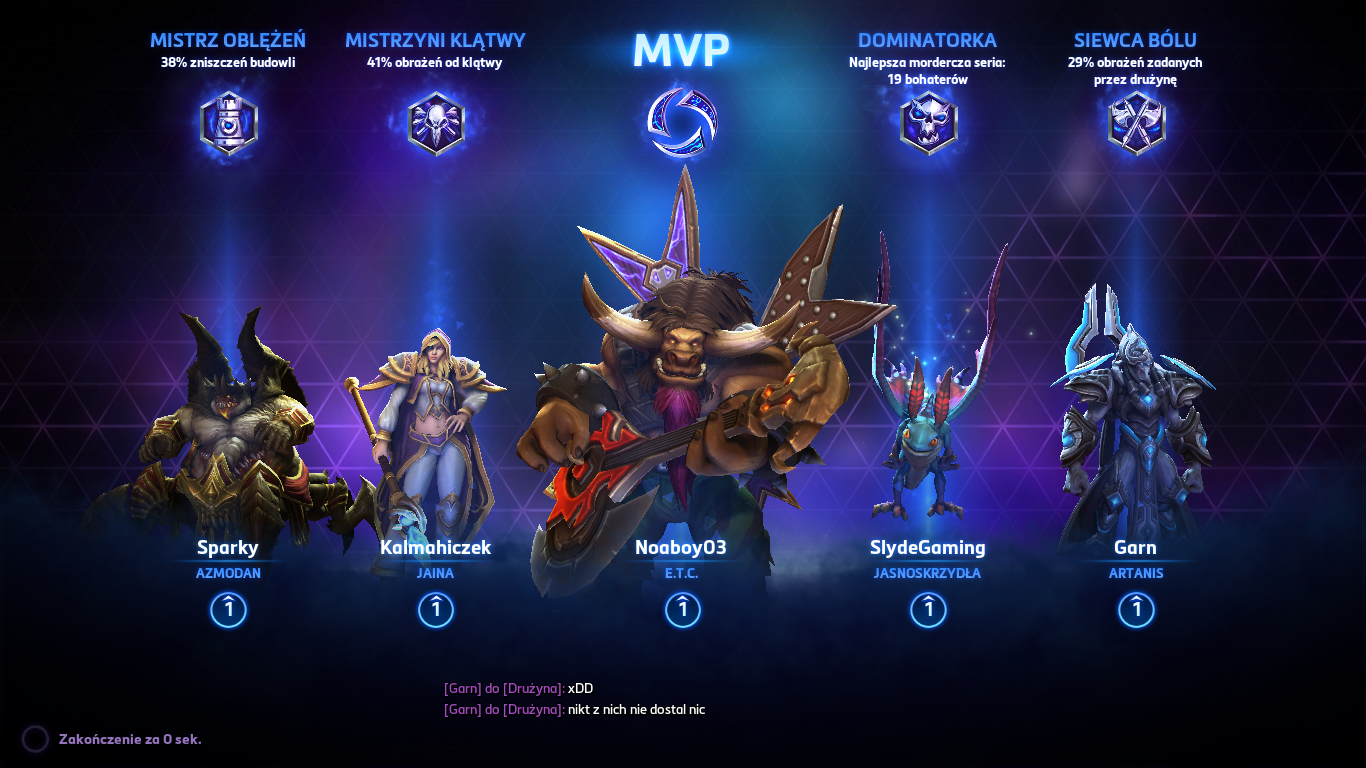This screenshot has width=1366, height=768.
Task: Click the Zakończenie za 0 sek. button
Action: point(130,740)
